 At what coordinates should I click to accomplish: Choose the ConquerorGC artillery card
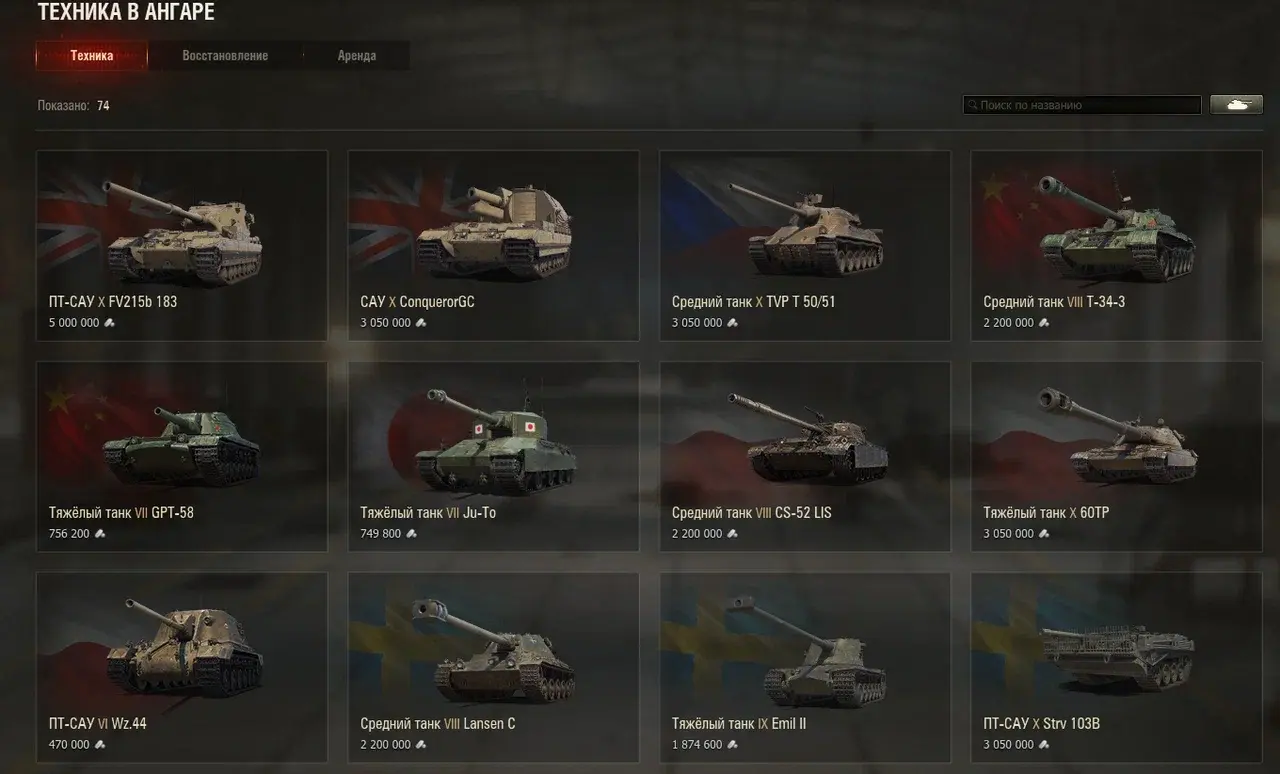[493, 245]
